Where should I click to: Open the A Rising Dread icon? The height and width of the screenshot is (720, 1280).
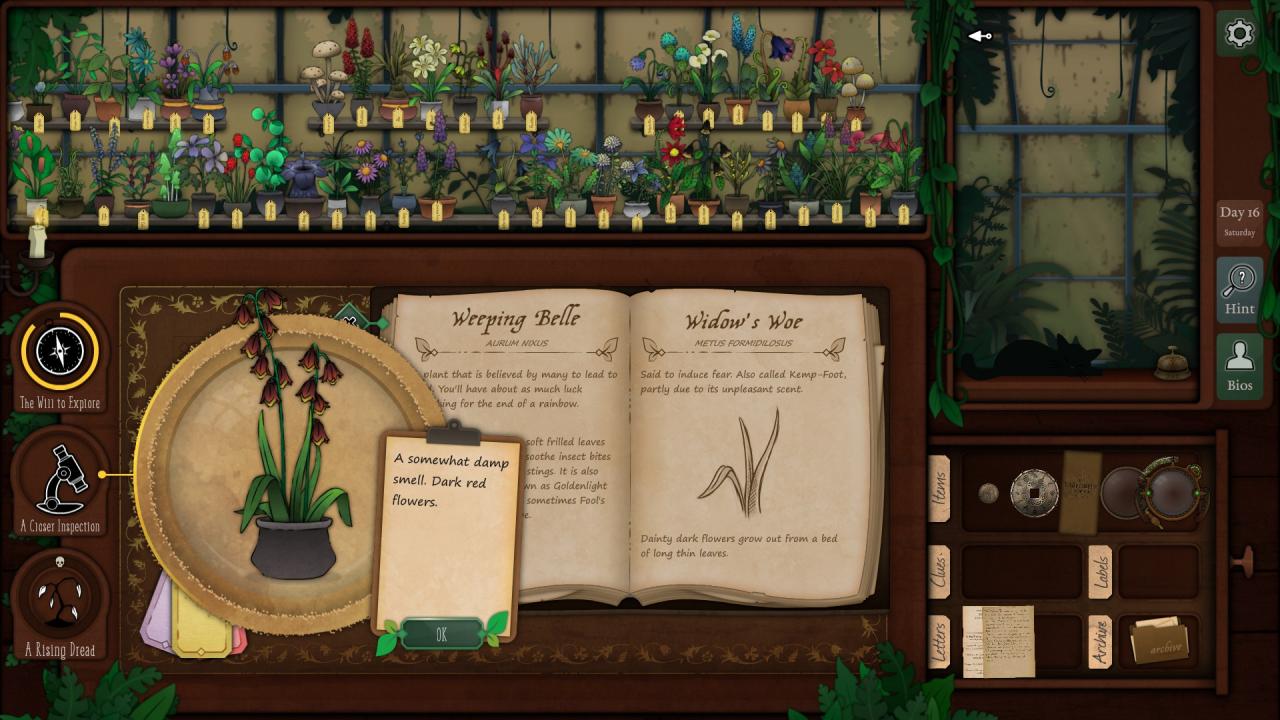click(60, 597)
